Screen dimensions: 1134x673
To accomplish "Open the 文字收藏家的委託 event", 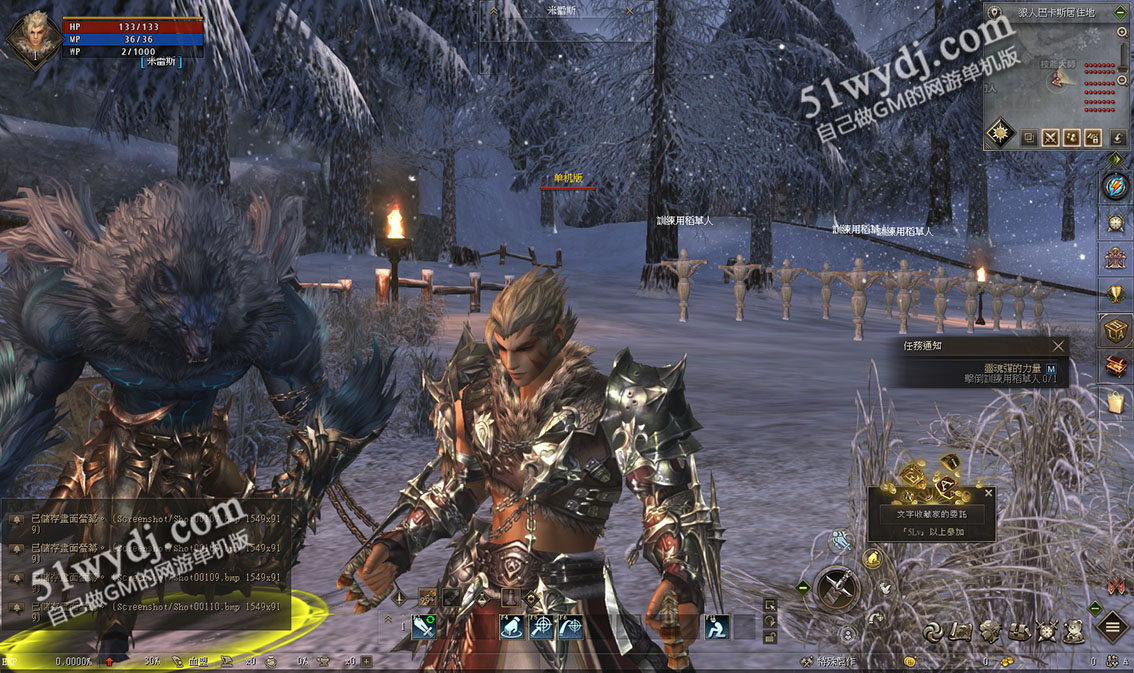I will pyautogui.click(x=931, y=514).
